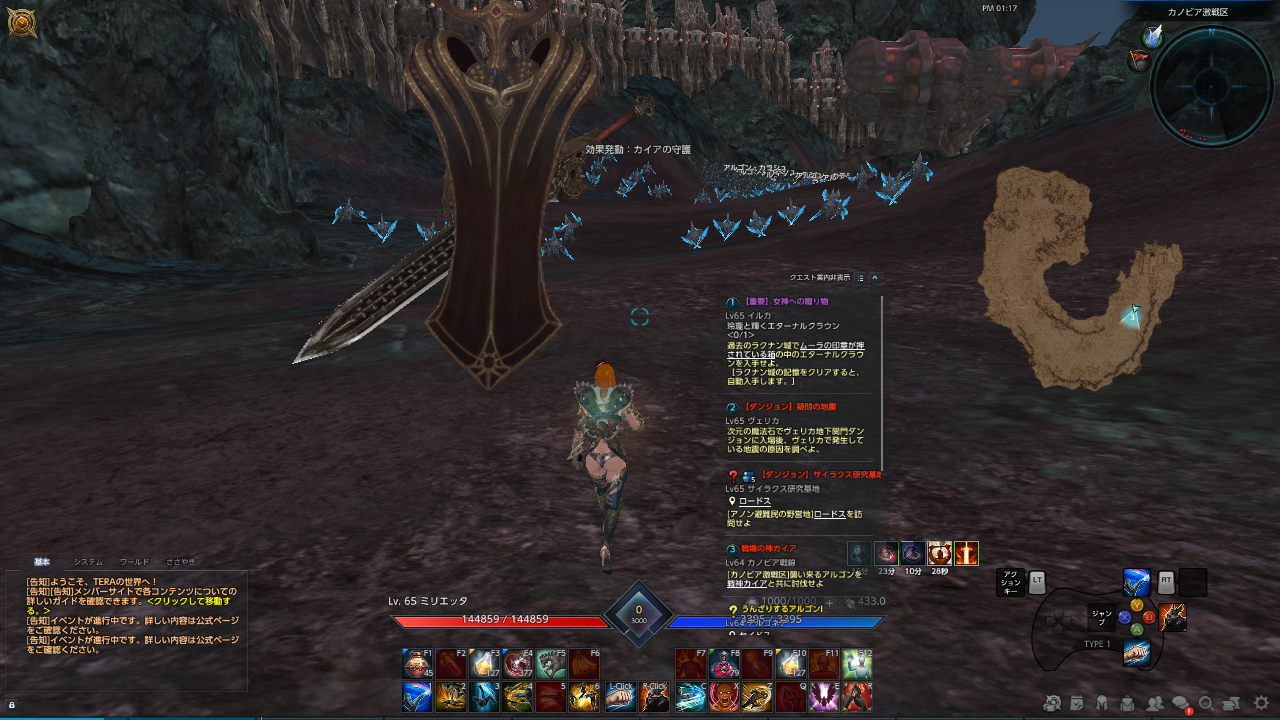Open the helmet character profile icon

[x=1102, y=703]
